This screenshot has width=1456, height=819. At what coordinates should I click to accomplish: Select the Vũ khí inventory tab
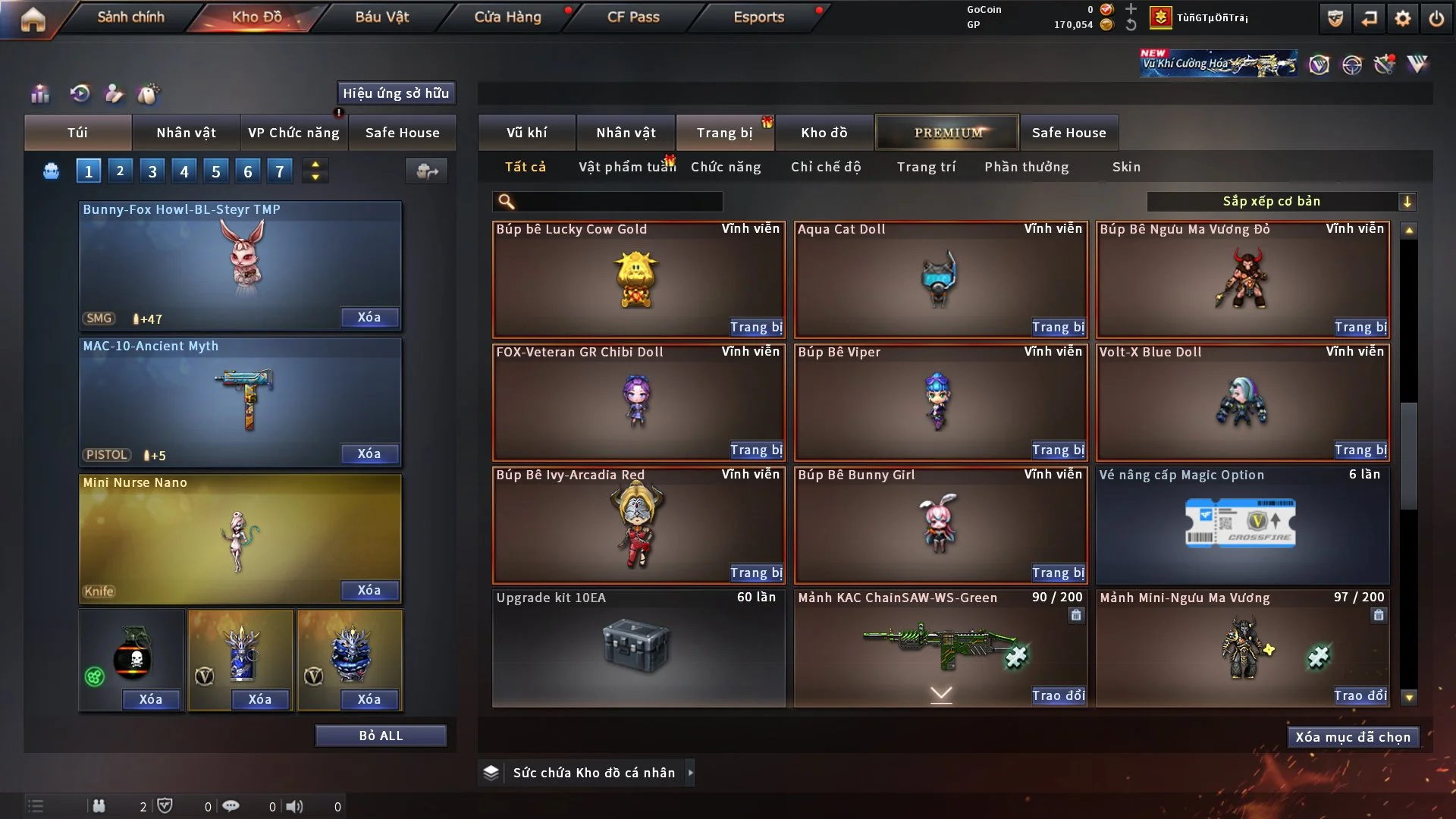pyautogui.click(x=526, y=133)
